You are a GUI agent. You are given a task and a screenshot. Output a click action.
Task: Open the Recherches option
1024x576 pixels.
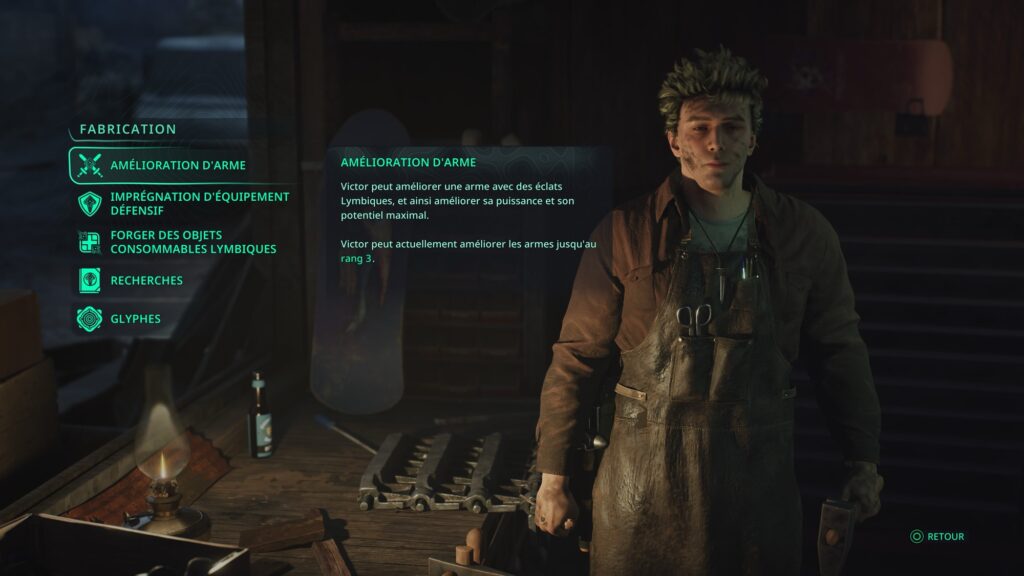[x=146, y=281]
